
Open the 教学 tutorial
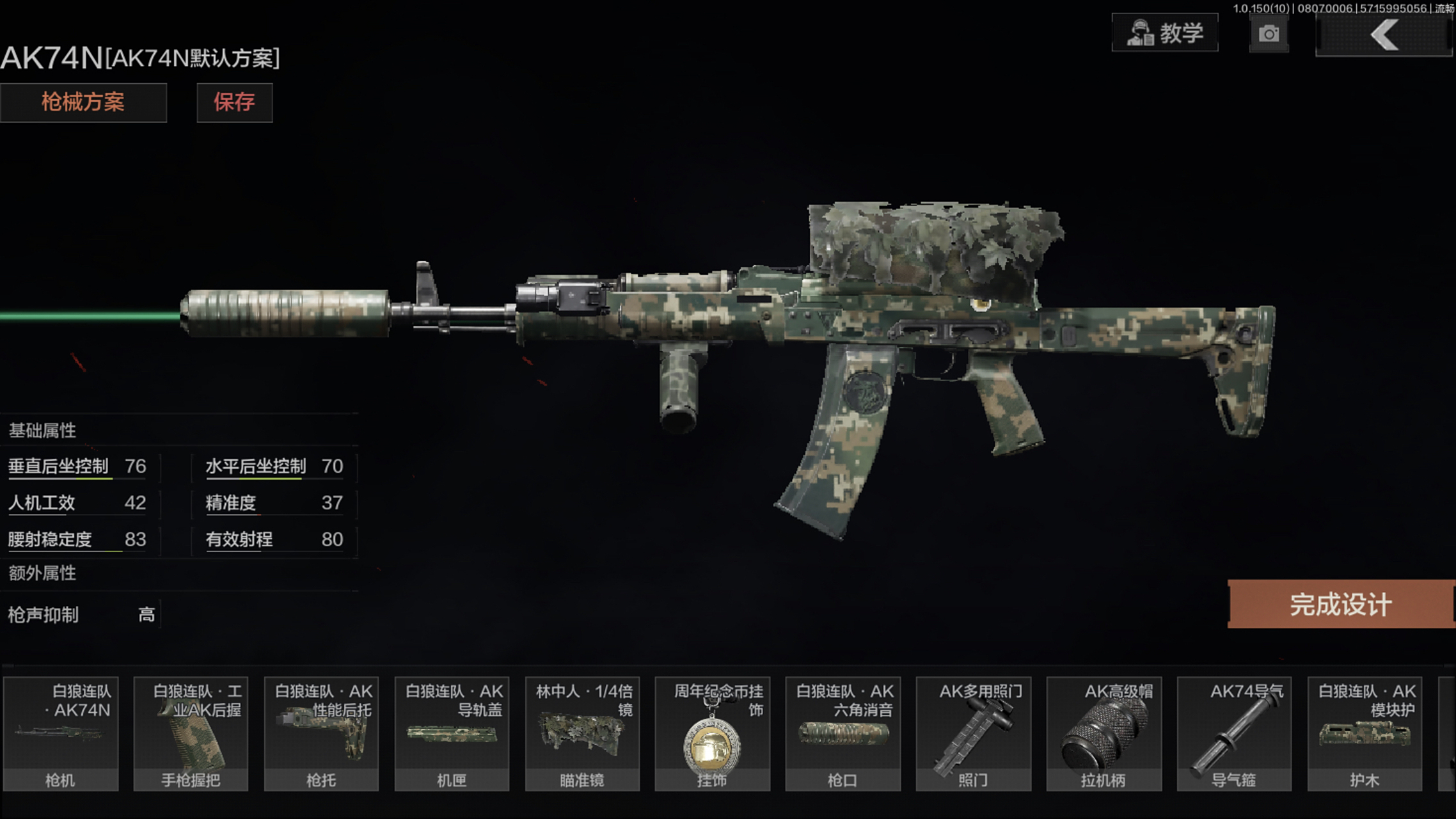[1165, 33]
